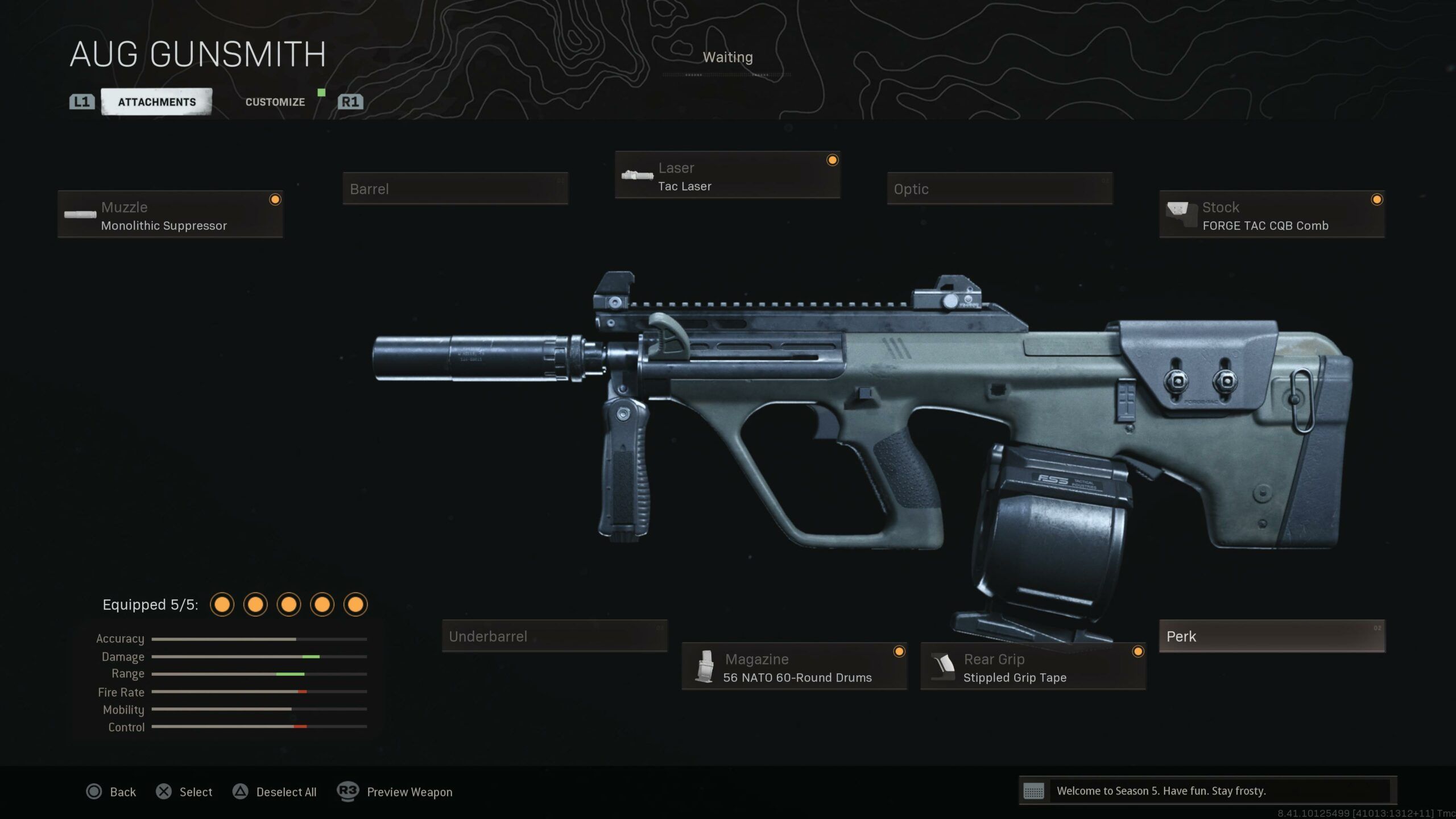Toggle the Laser slot equipped marker
This screenshot has height=819, width=1456.
[832, 160]
